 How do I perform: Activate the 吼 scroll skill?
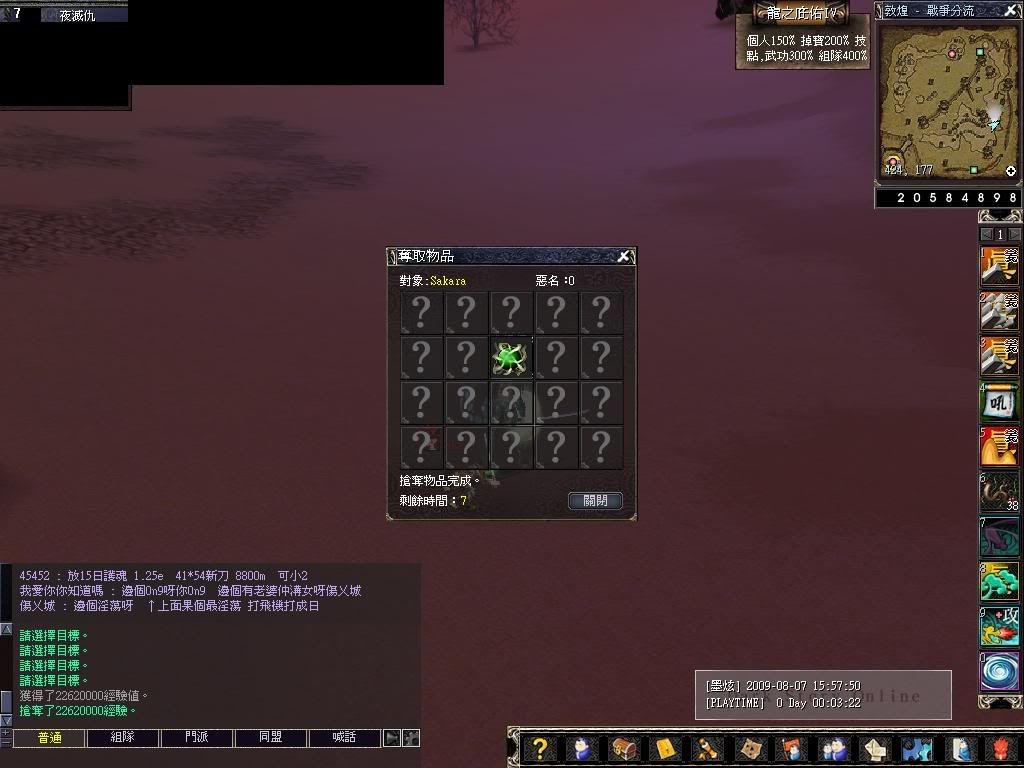[x=999, y=402]
